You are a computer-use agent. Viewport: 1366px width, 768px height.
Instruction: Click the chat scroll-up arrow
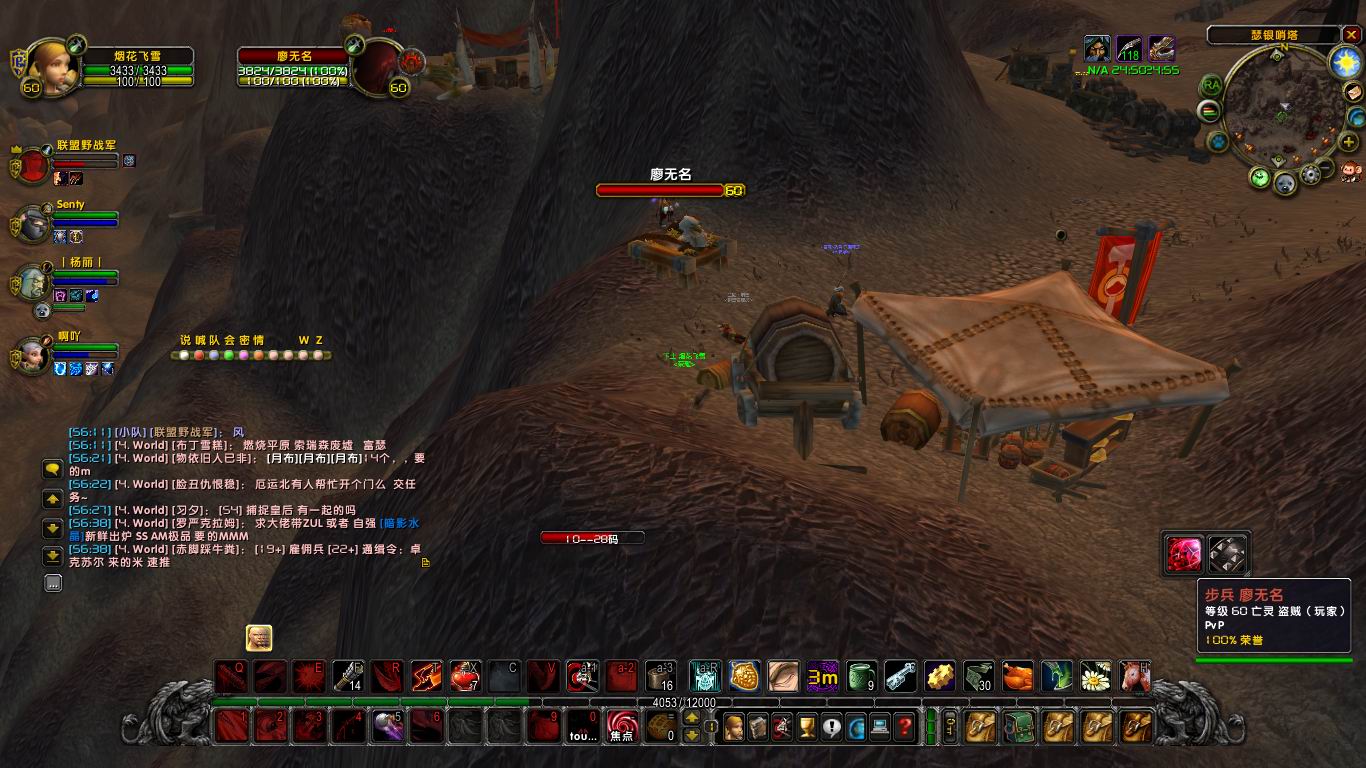pos(51,497)
